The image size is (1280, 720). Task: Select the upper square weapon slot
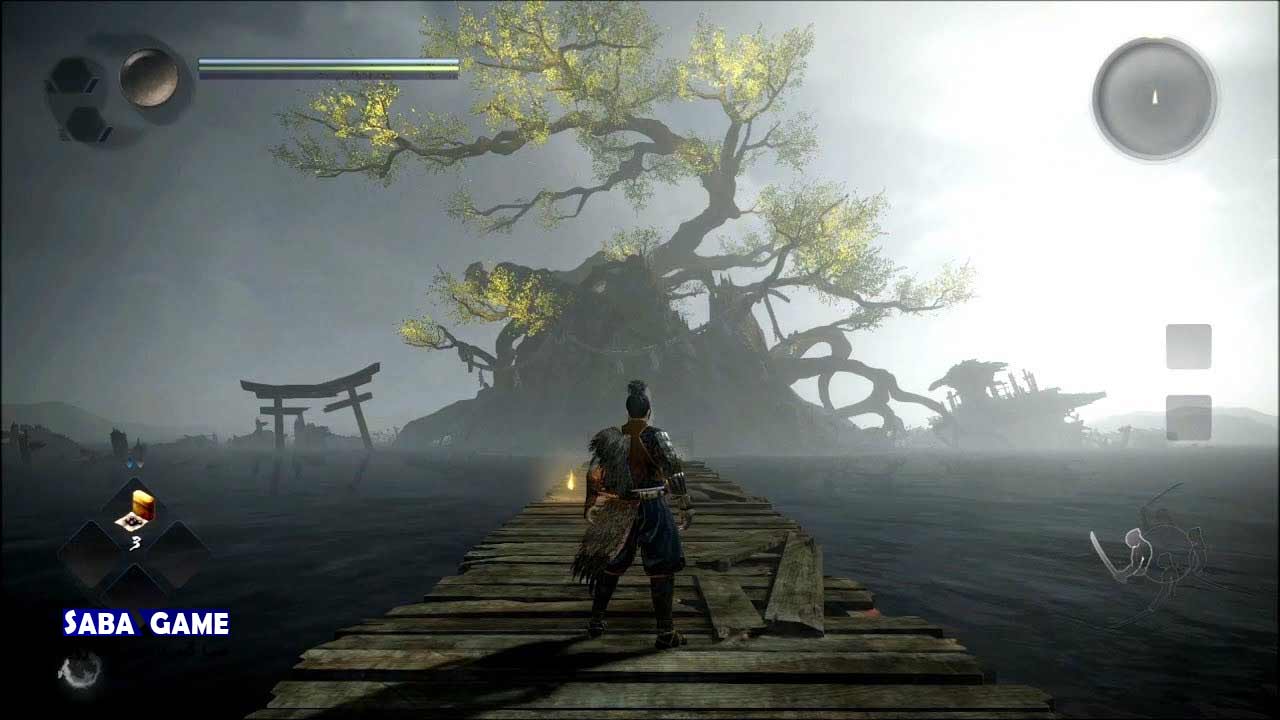point(1188,346)
